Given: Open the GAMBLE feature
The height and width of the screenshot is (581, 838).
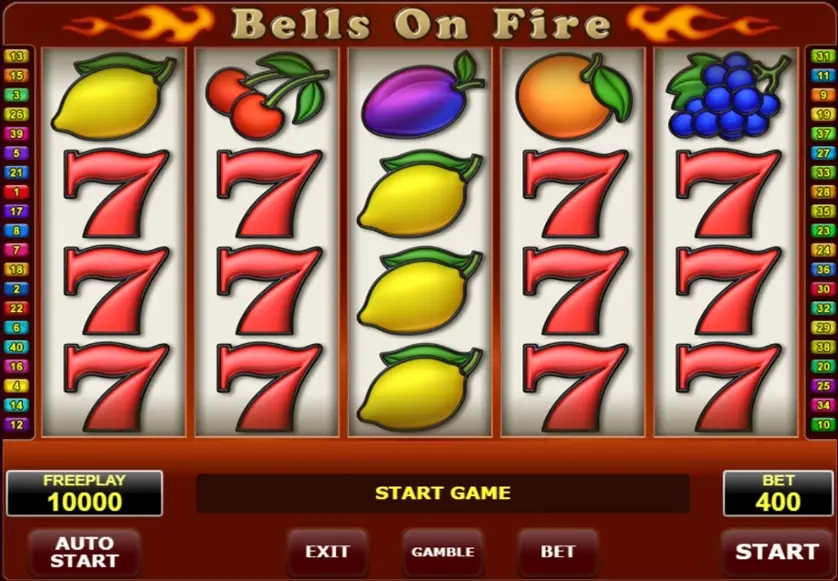Looking at the screenshot, I should tap(442, 551).
